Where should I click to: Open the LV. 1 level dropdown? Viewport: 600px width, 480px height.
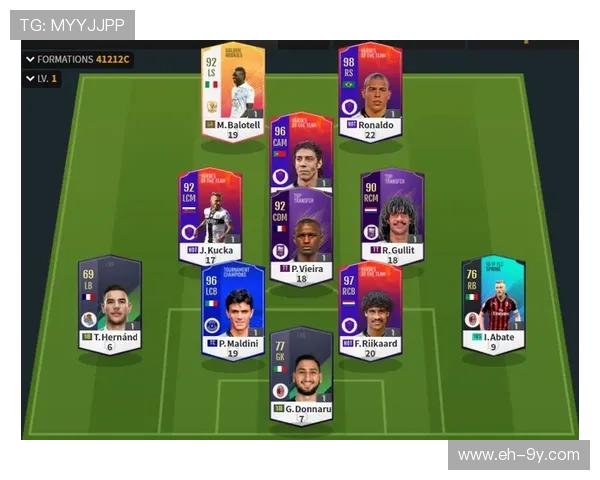pos(41,78)
